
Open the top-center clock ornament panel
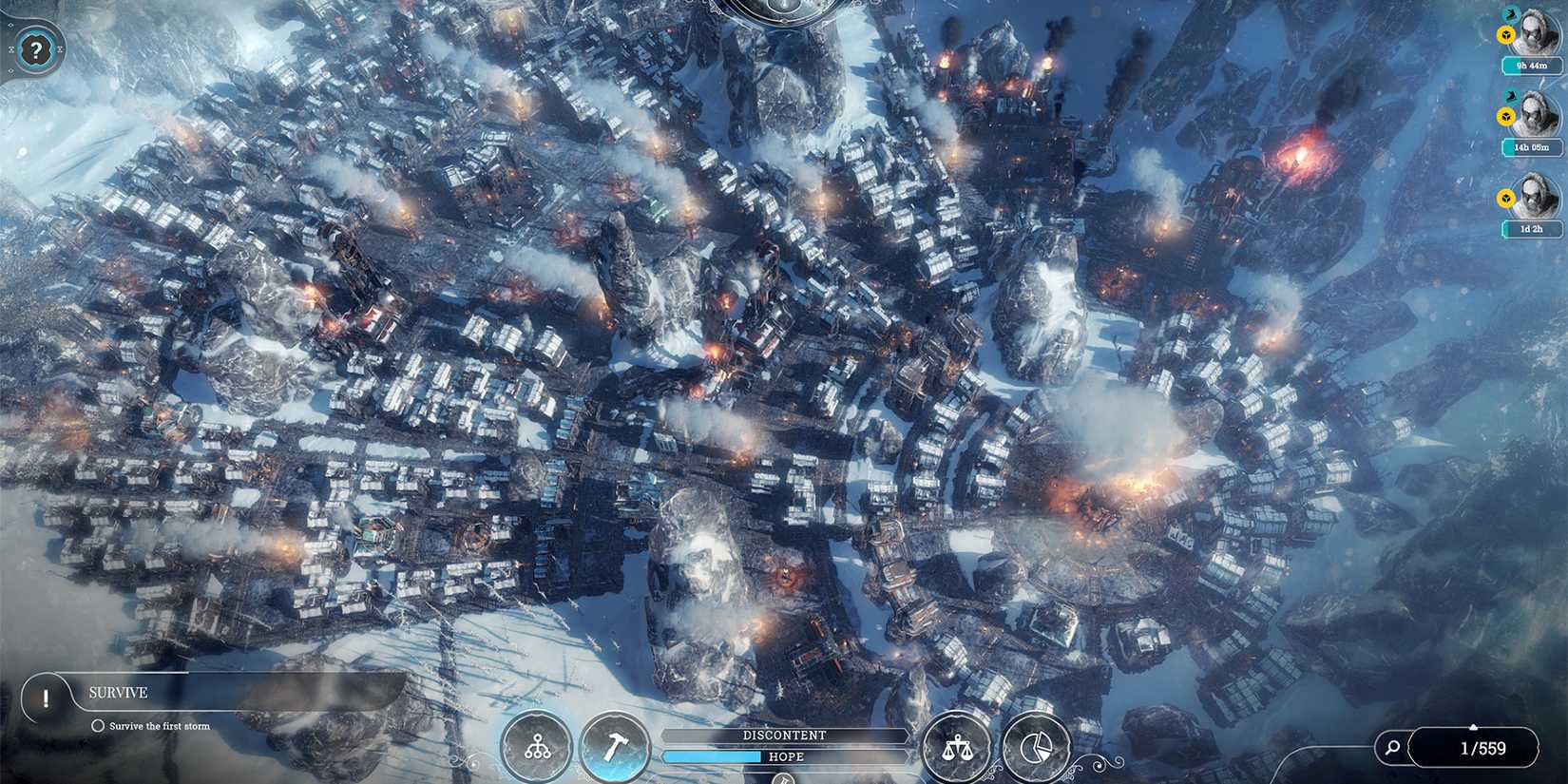pyautogui.click(x=782, y=10)
